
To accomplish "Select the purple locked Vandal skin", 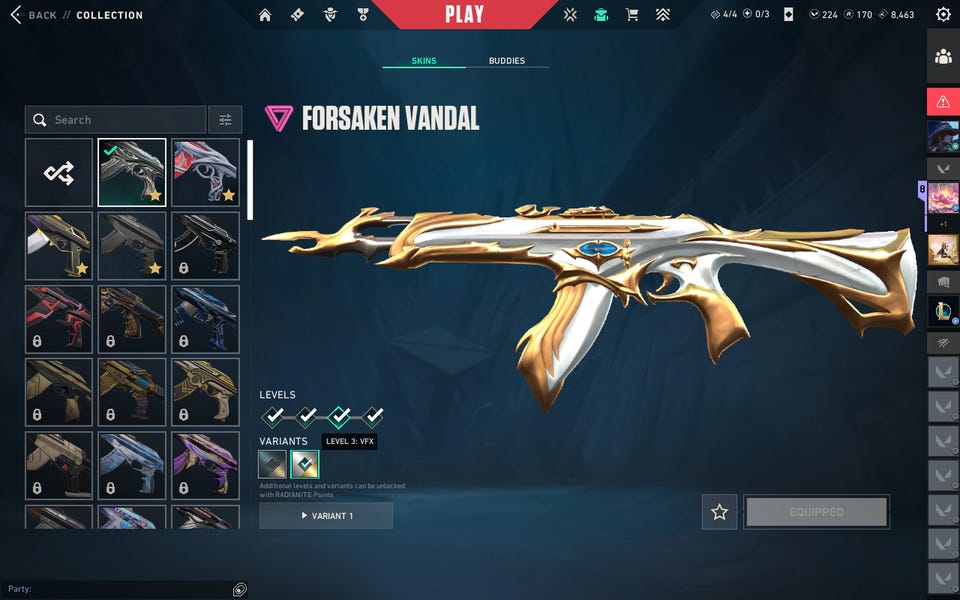I will point(205,465).
